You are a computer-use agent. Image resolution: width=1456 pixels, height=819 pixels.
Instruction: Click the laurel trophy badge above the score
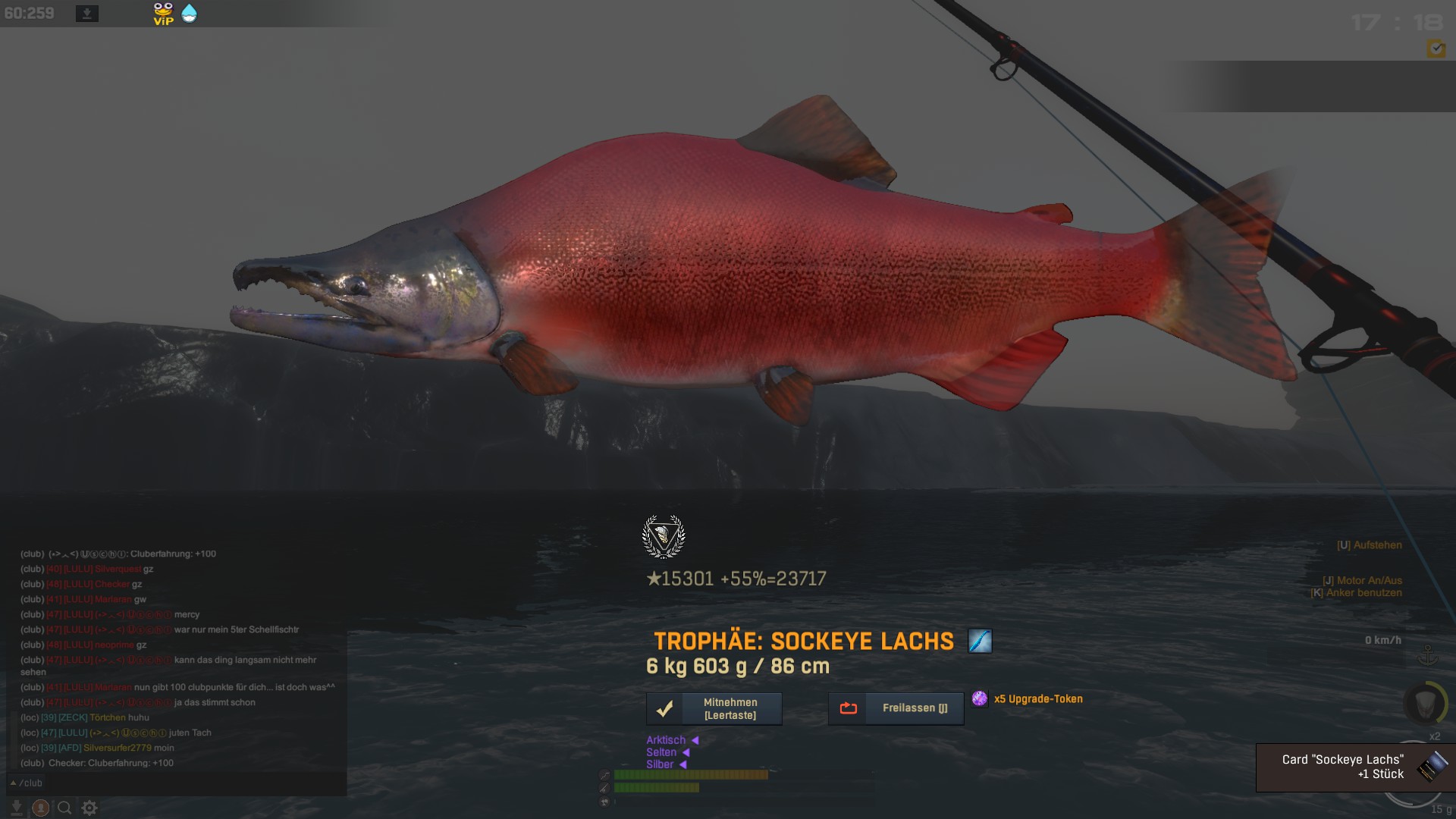click(664, 536)
